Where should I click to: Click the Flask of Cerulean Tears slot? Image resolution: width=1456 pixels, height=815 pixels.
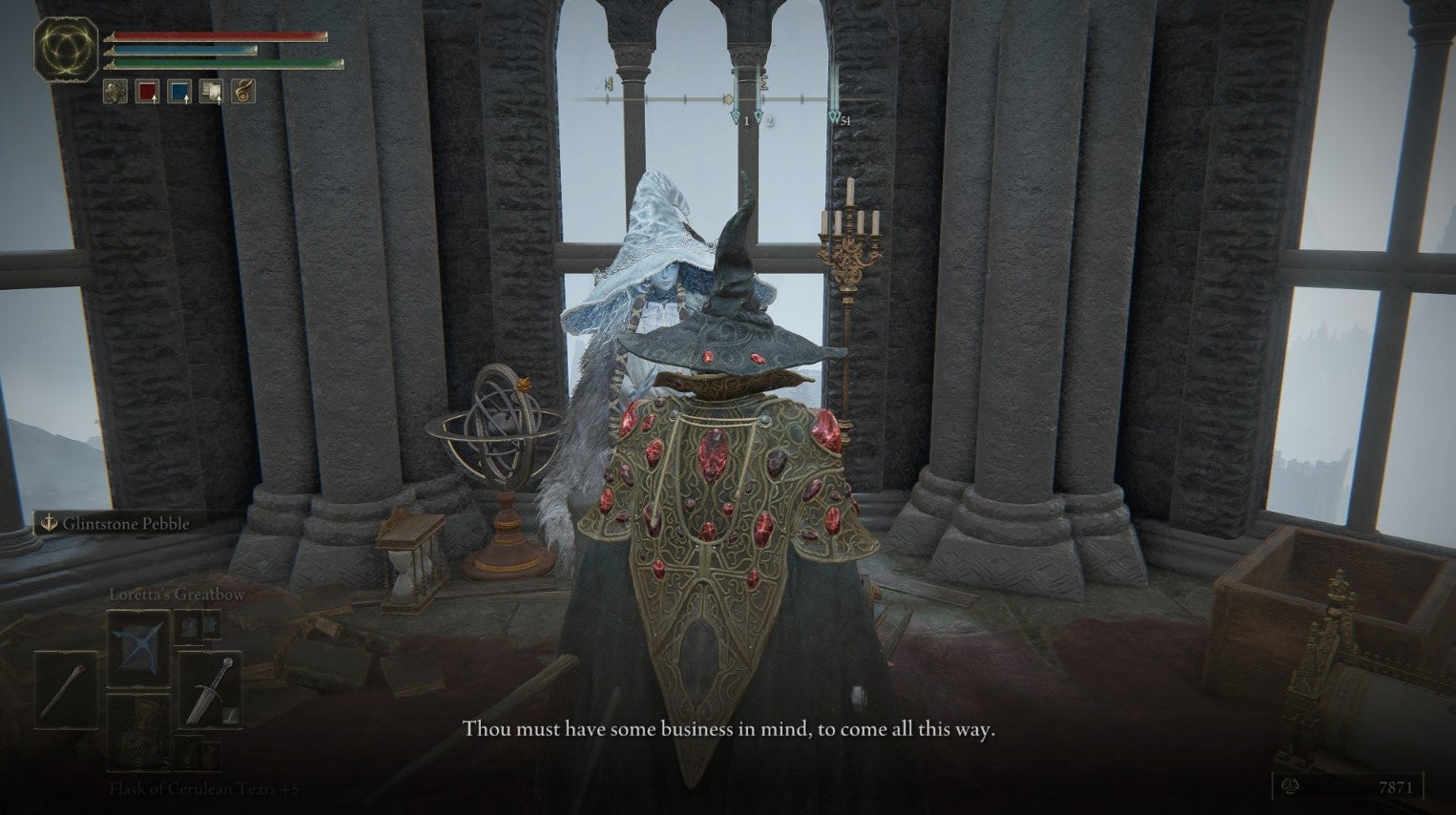pos(138,736)
